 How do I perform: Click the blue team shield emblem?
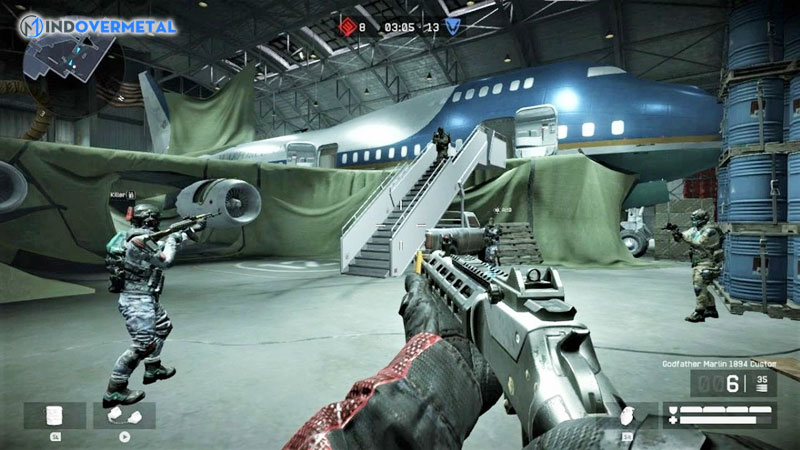pyautogui.click(x=454, y=27)
